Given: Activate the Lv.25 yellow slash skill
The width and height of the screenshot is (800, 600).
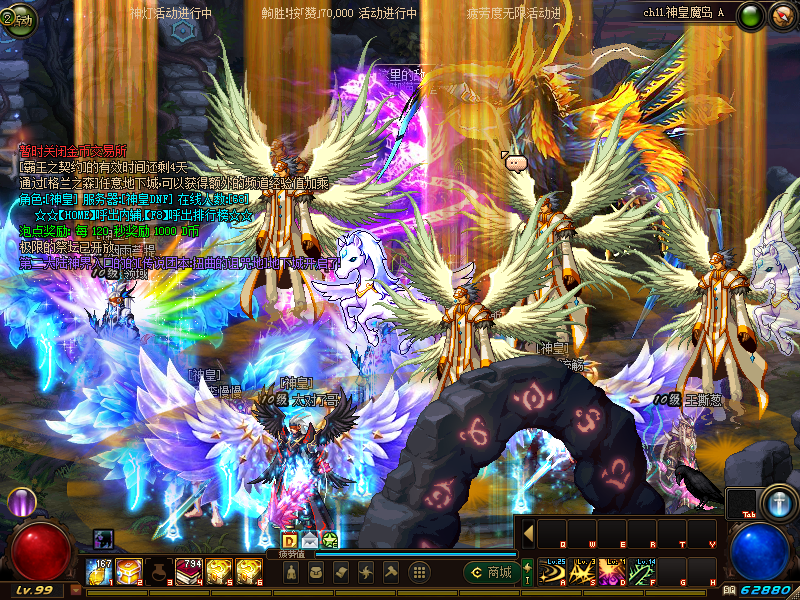Looking at the screenshot, I should pos(552,572).
